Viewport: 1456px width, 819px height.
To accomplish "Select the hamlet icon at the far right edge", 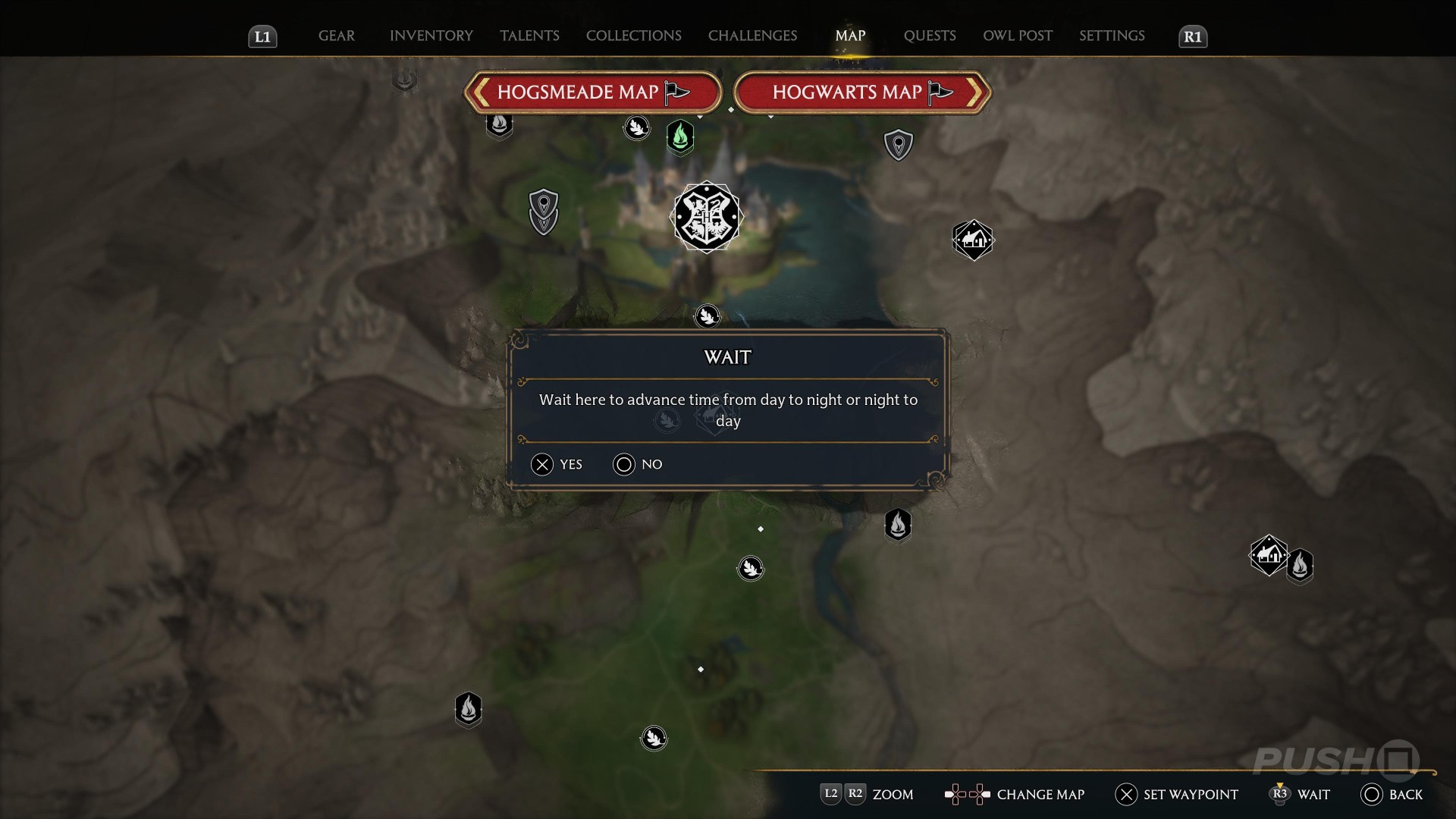I will coord(1270,557).
